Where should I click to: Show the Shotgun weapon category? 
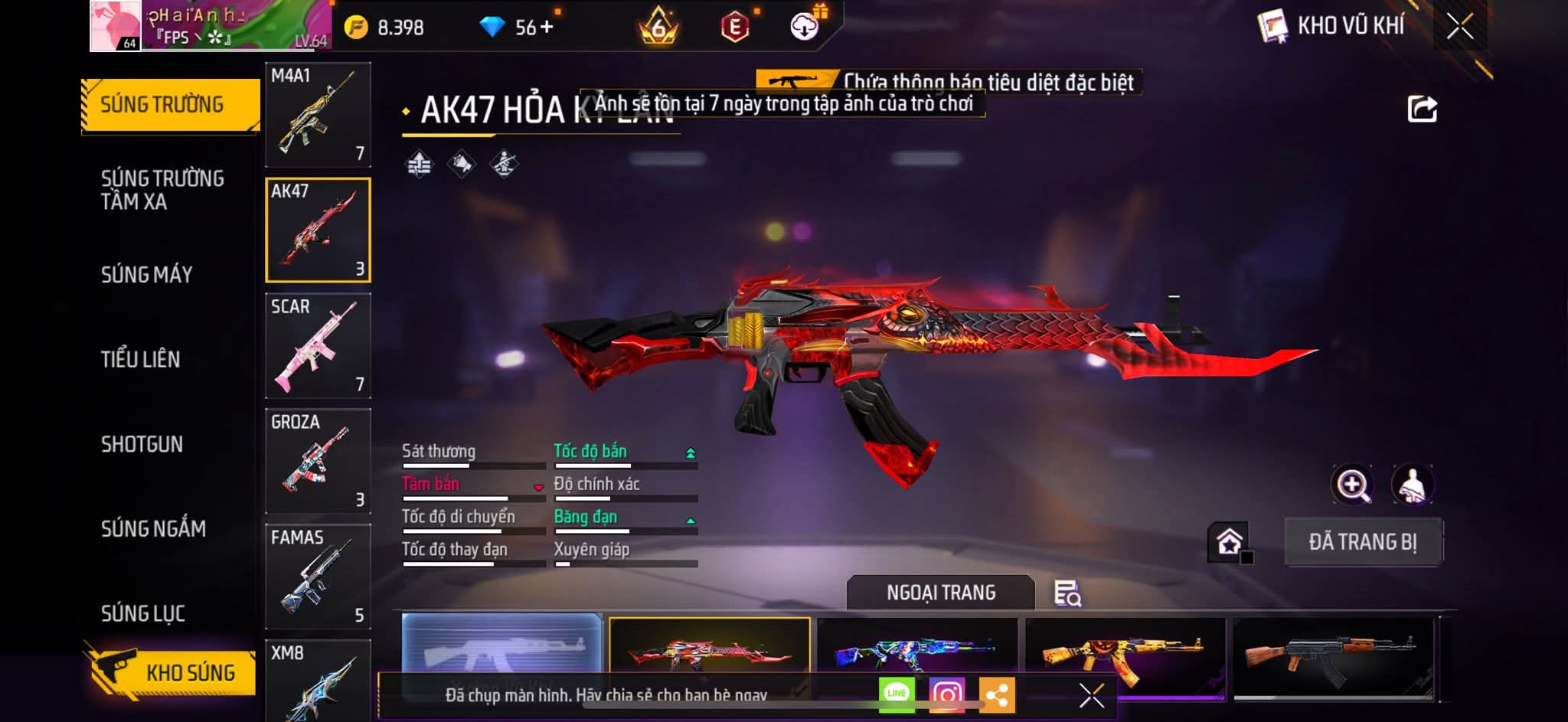(142, 444)
